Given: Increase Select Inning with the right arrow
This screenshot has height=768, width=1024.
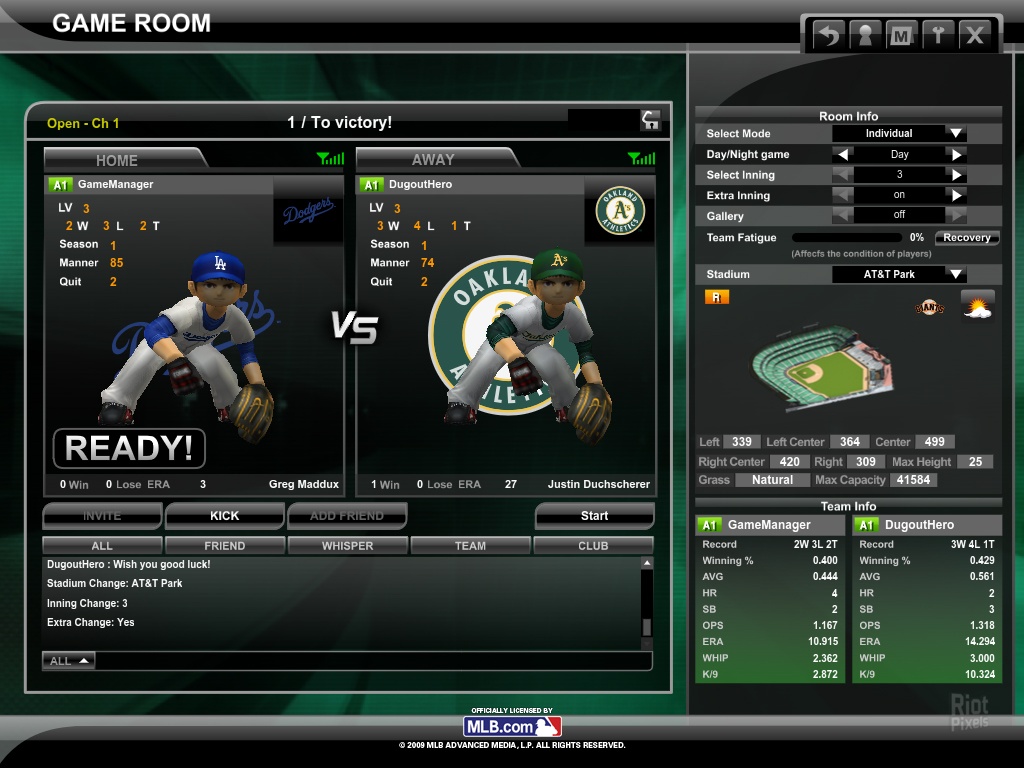Looking at the screenshot, I should (x=957, y=175).
